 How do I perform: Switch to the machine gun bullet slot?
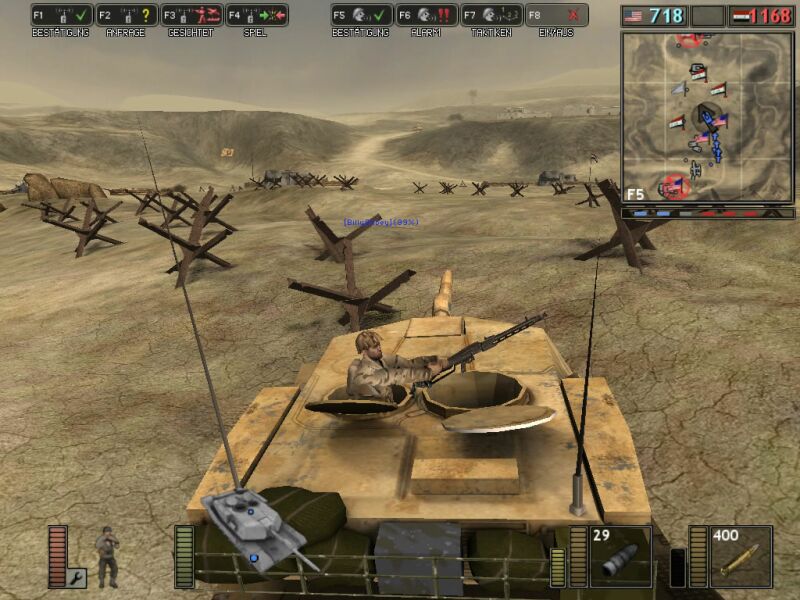pos(741,556)
